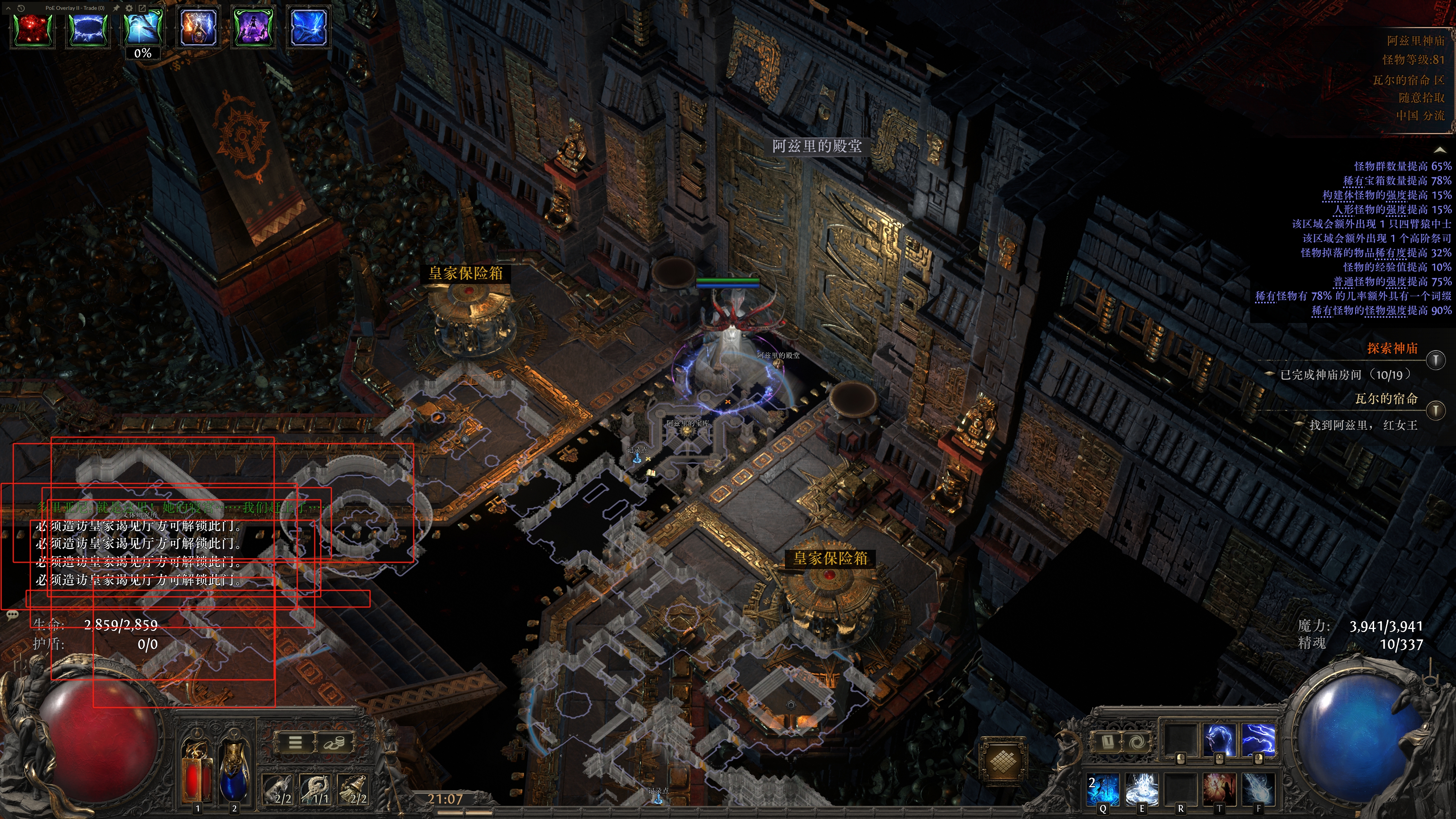Viewport: 1456px width, 819px height.
Task: Activate the fiery explosion skill on T
Action: (x=1219, y=789)
